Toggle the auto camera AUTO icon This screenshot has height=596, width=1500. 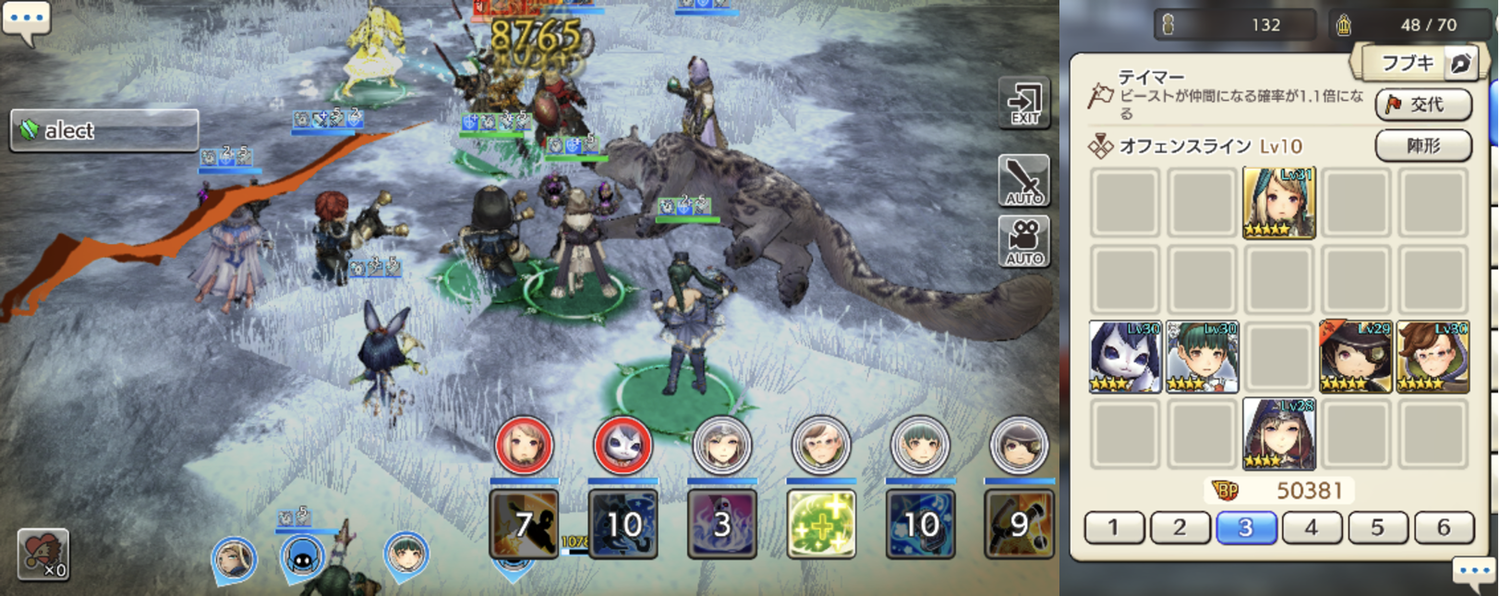(1024, 241)
